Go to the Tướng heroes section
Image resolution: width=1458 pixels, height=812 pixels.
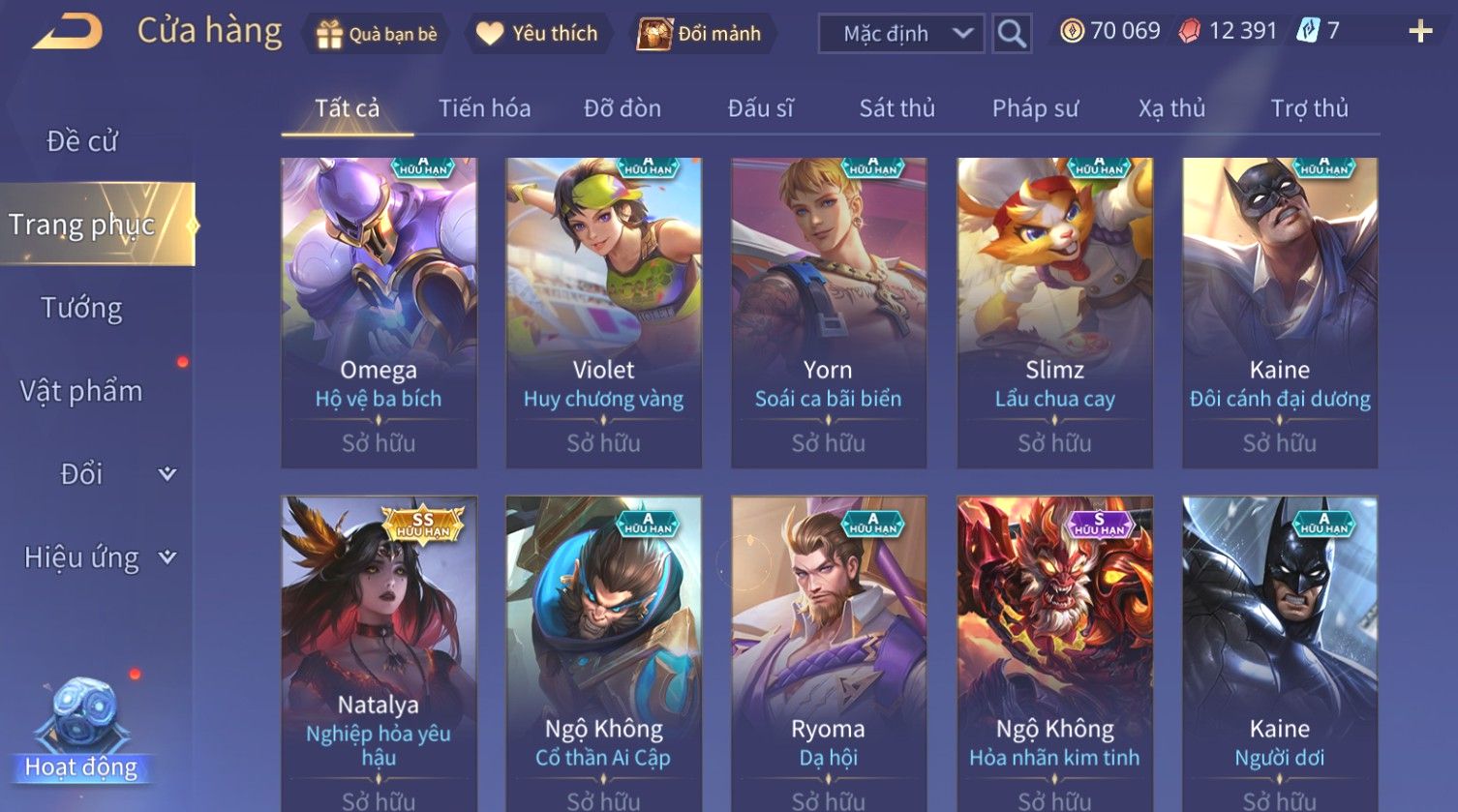pos(82,309)
